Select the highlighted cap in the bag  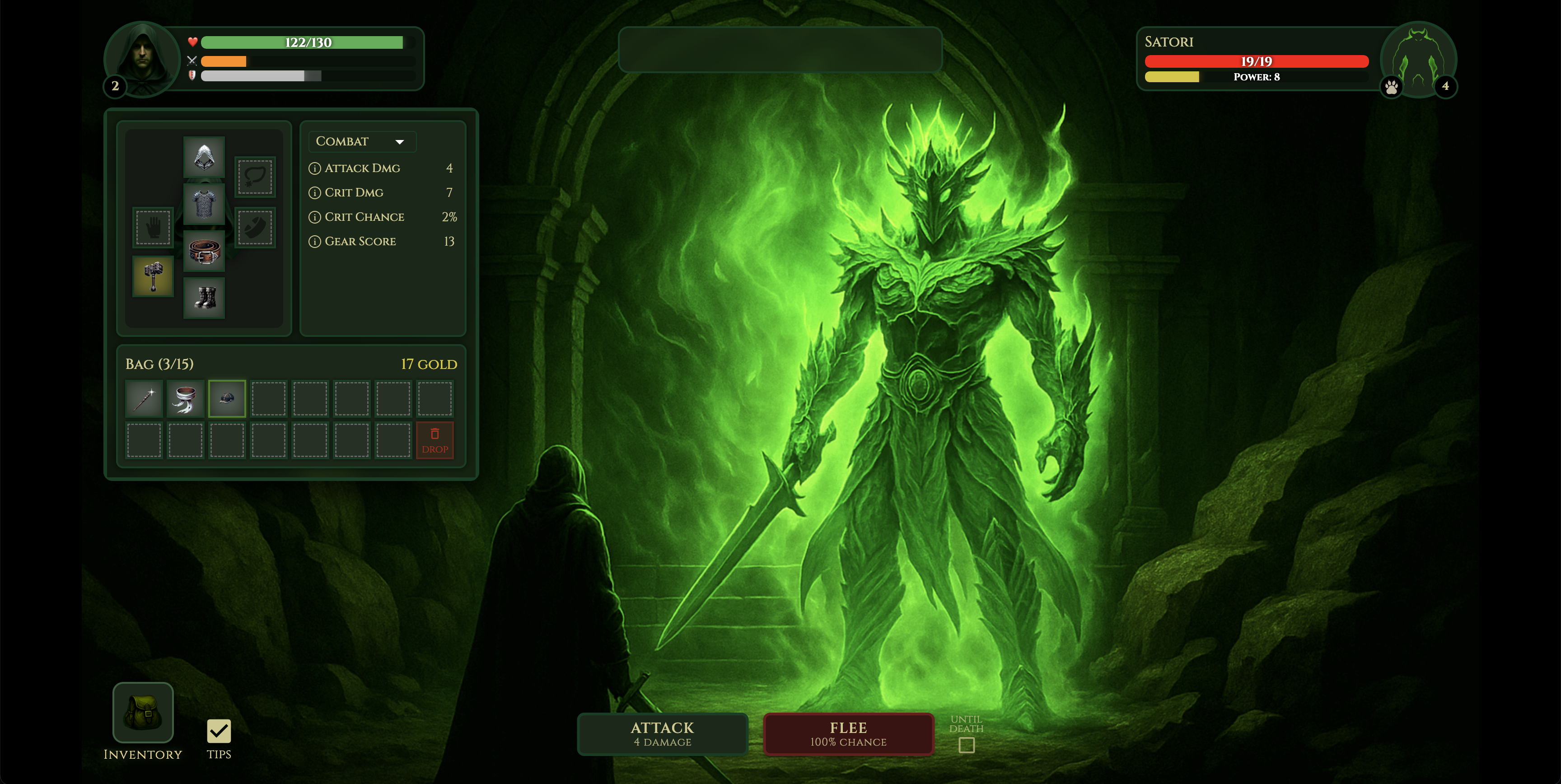[x=227, y=399]
